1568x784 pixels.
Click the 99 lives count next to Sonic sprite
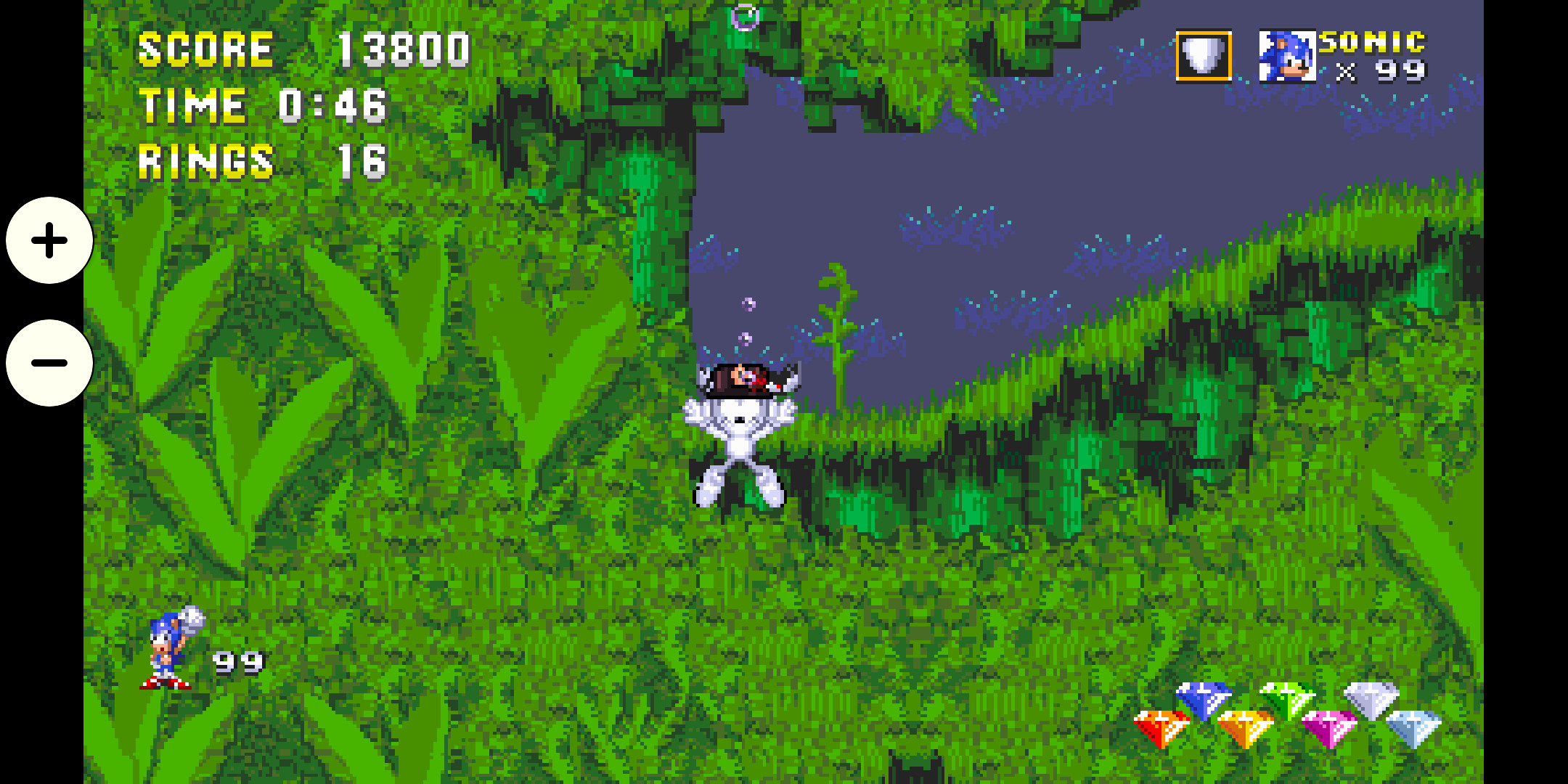[x=236, y=662]
